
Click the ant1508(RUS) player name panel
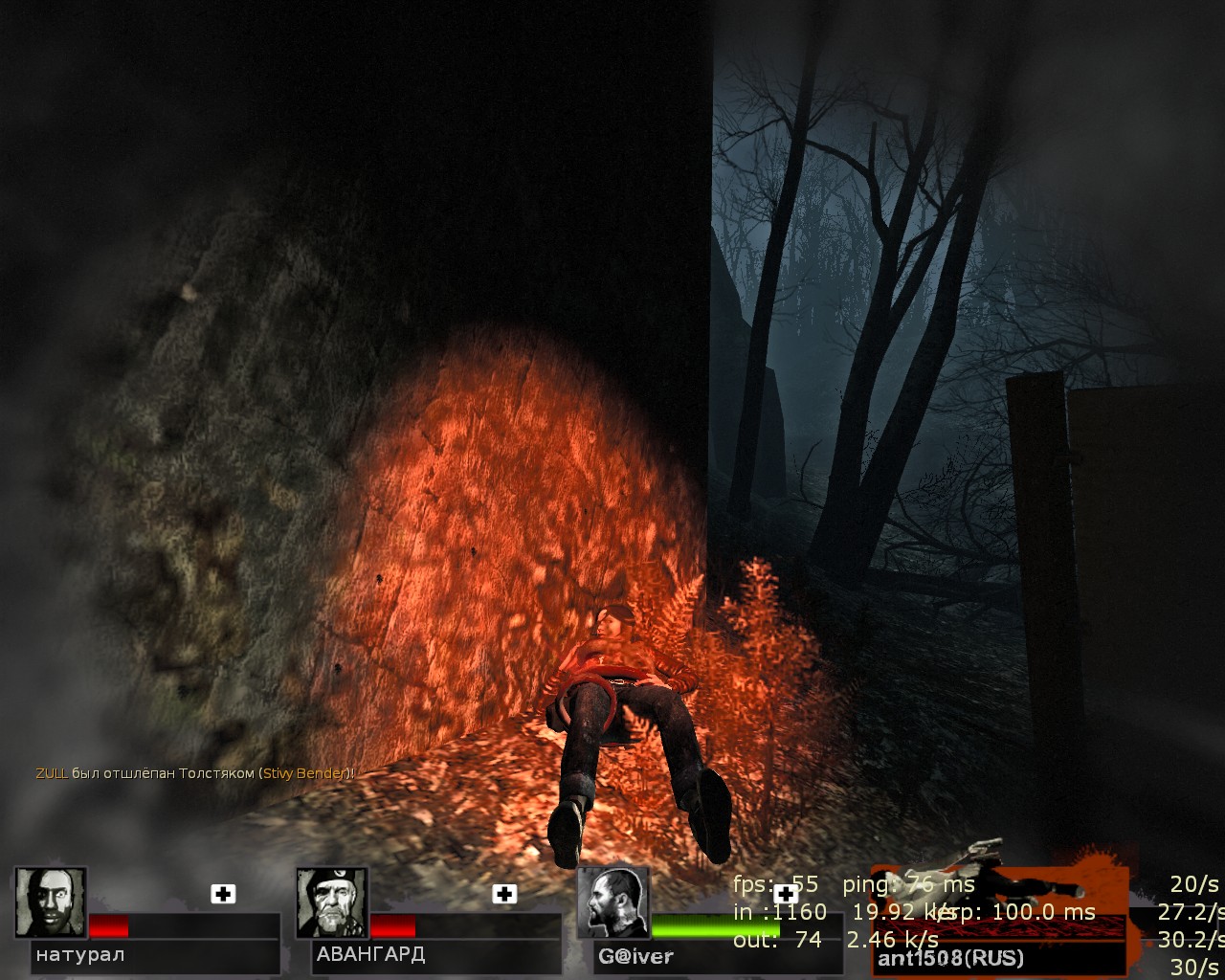[998, 957]
